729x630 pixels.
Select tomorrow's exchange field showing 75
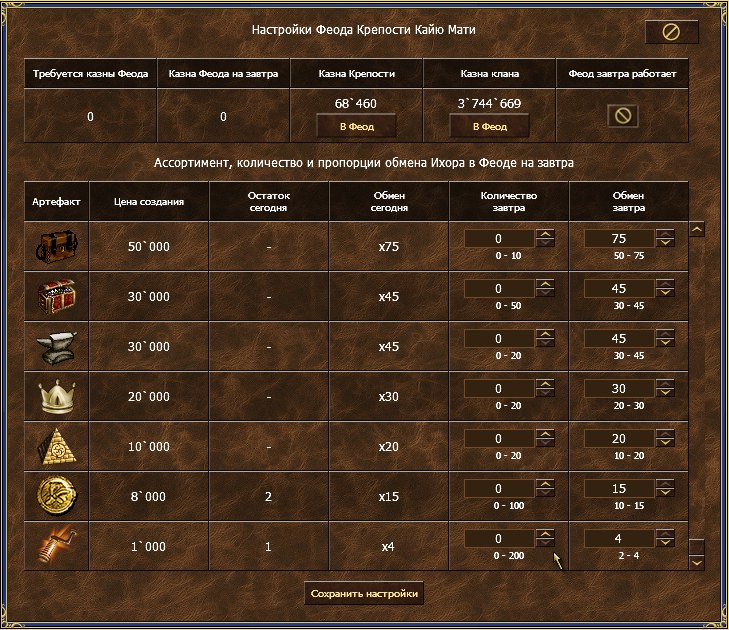618,238
